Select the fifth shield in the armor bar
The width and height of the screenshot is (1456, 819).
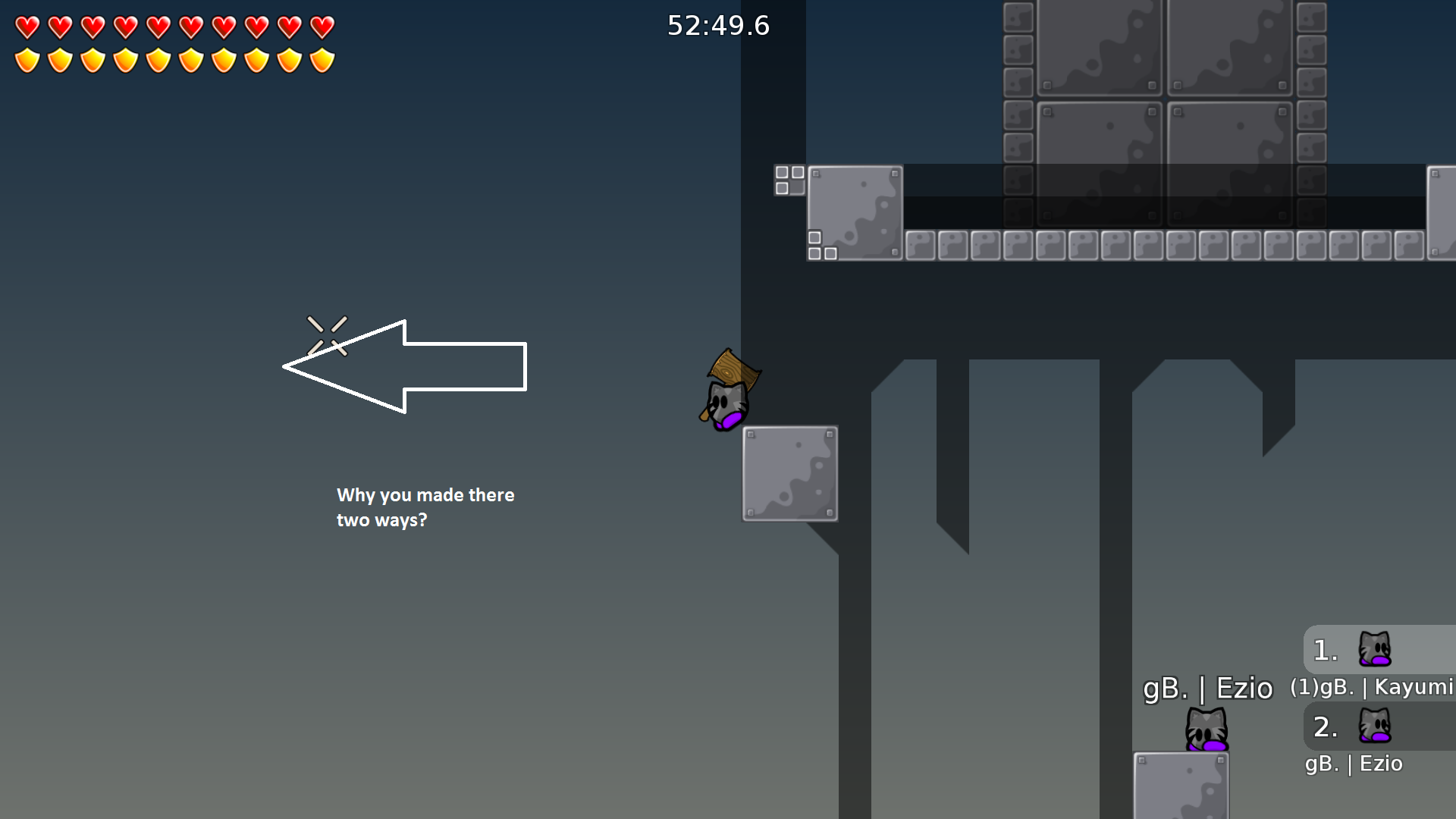click(x=158, y=58)
